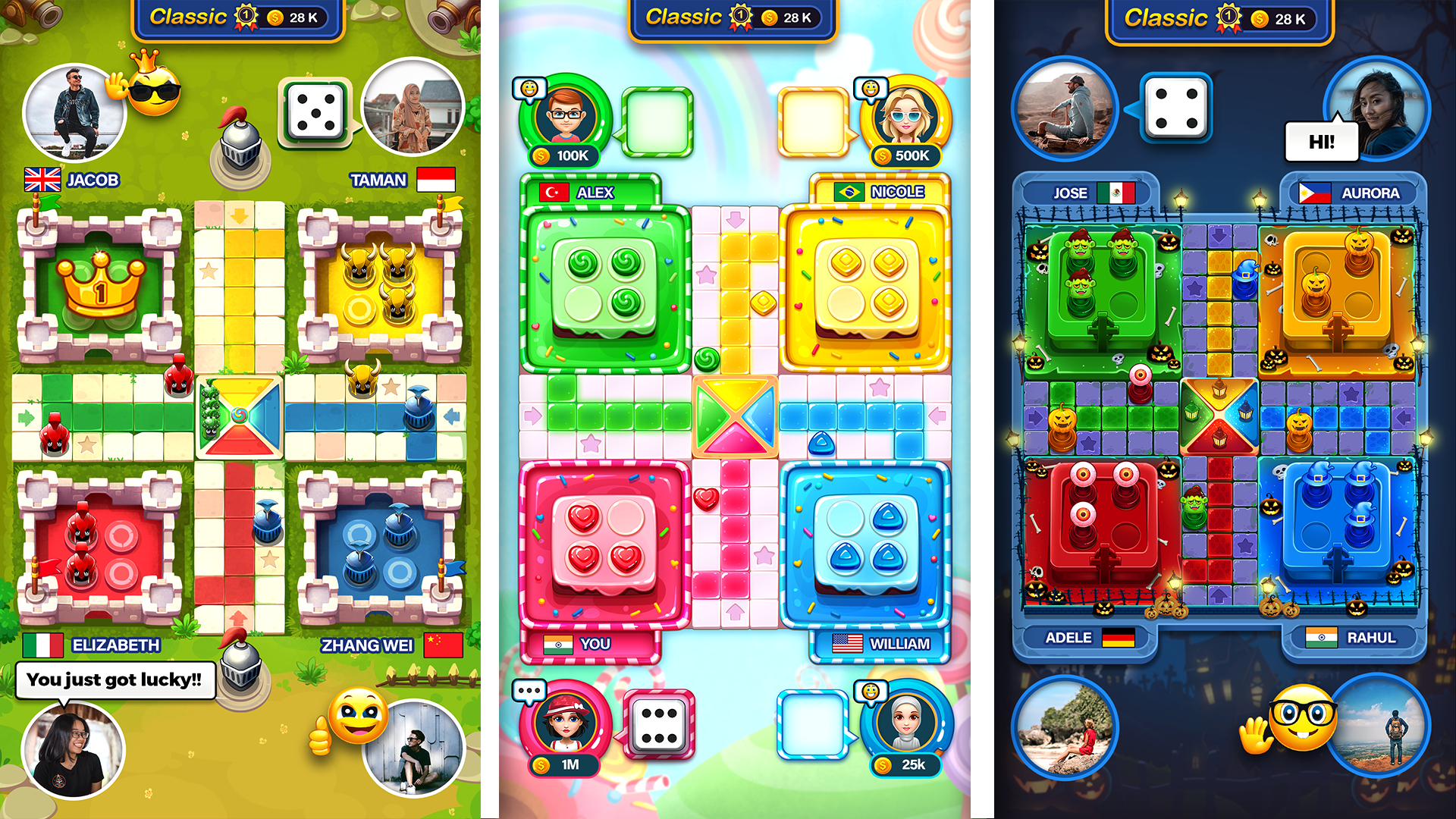Tap the smiley icon above the 25k player

click(x=872, y=691)
